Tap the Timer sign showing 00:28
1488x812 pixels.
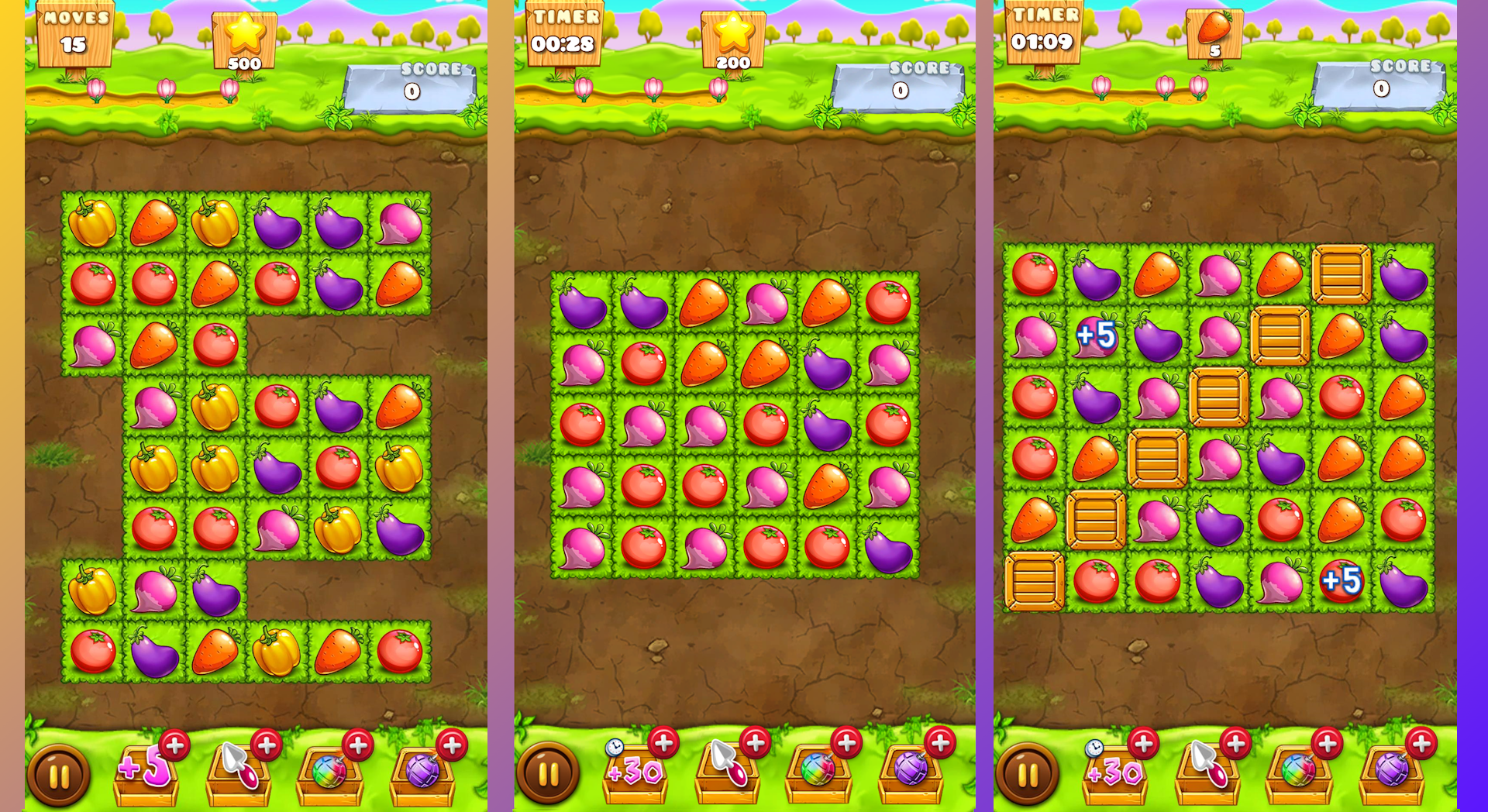click(565, 33)
